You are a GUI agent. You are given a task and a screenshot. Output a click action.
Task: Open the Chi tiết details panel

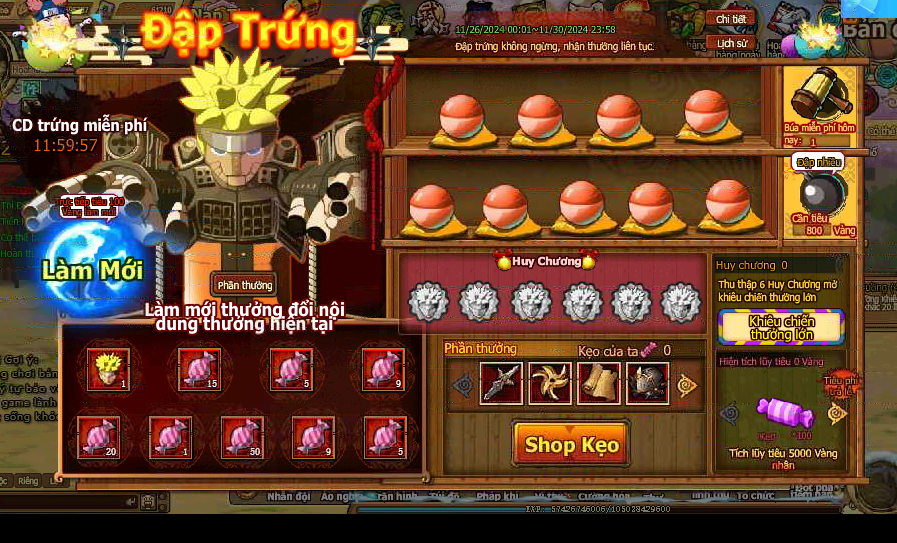coord(731,19)
